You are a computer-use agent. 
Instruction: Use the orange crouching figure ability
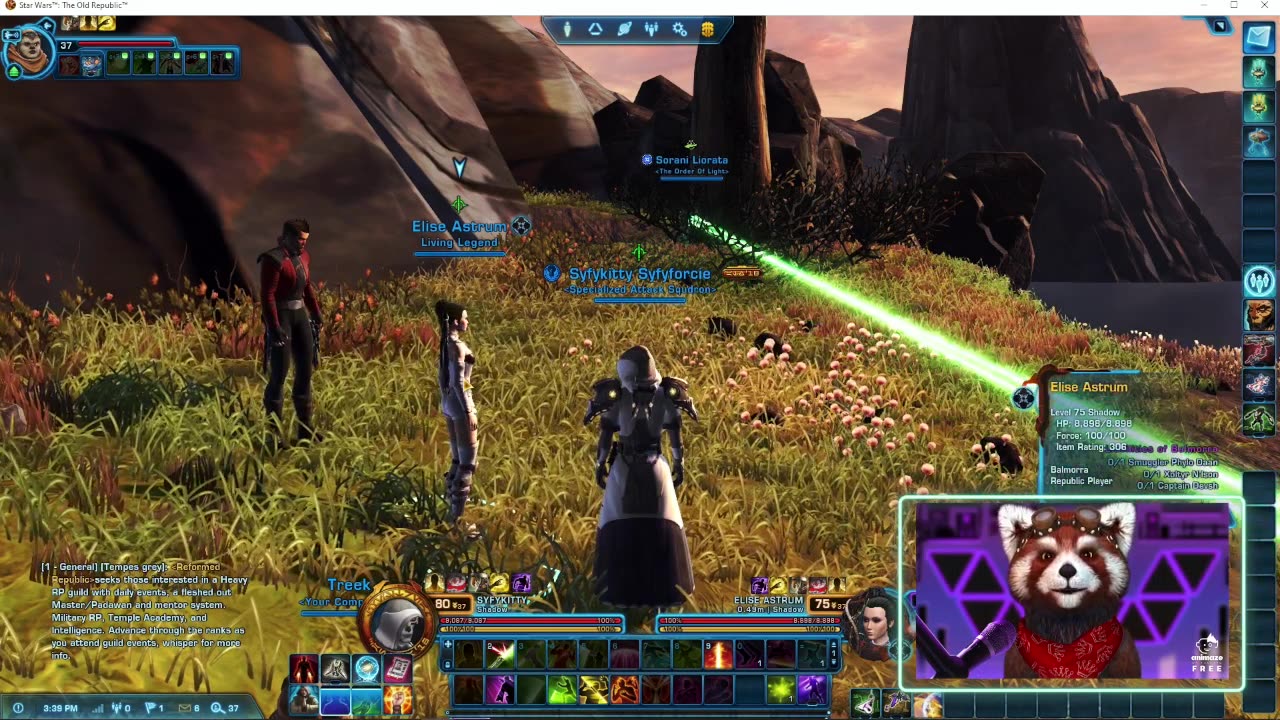625,689
